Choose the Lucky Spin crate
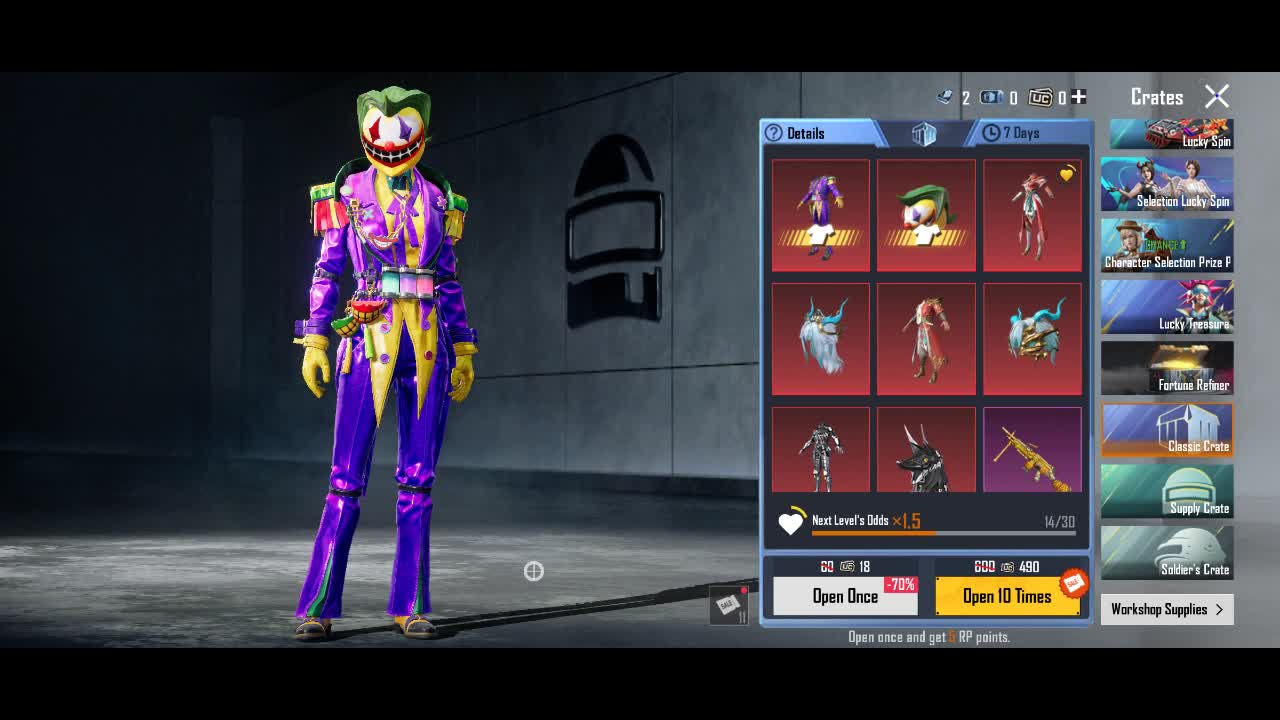Viewport: 1280px width, 720px height. [x=1167, y=135]
